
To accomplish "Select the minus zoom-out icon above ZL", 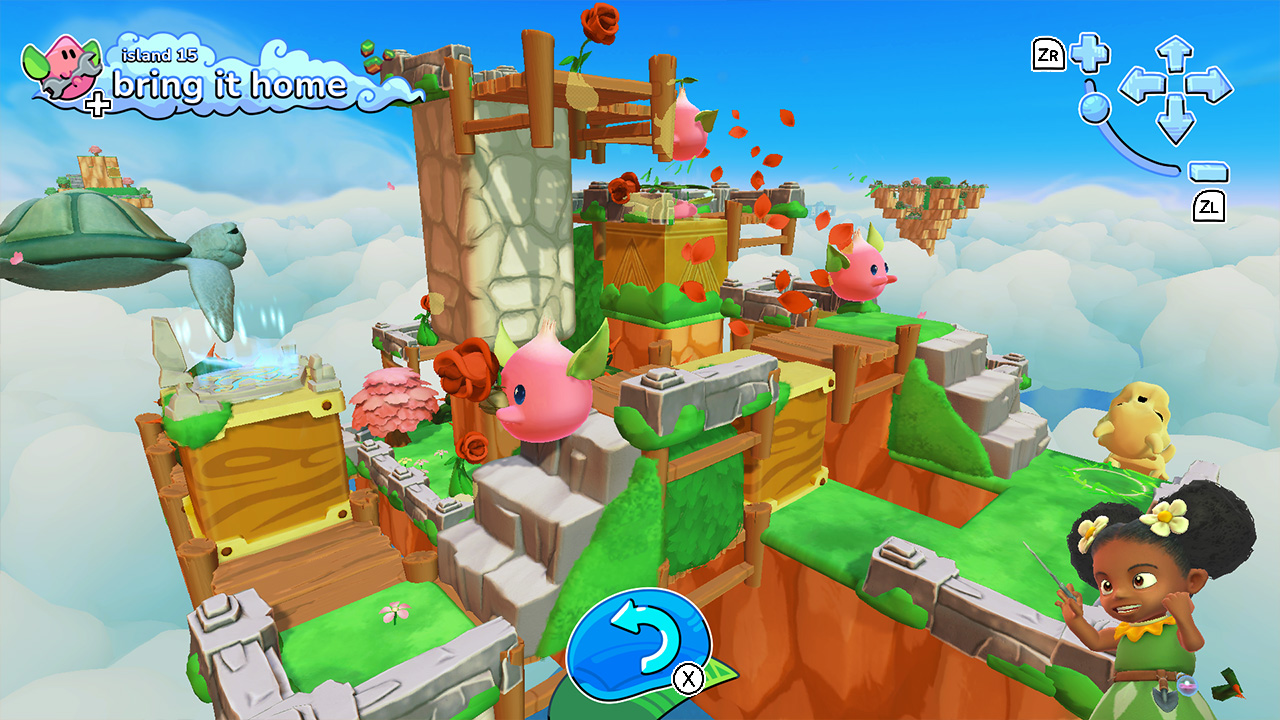I will click(1207, 172).
